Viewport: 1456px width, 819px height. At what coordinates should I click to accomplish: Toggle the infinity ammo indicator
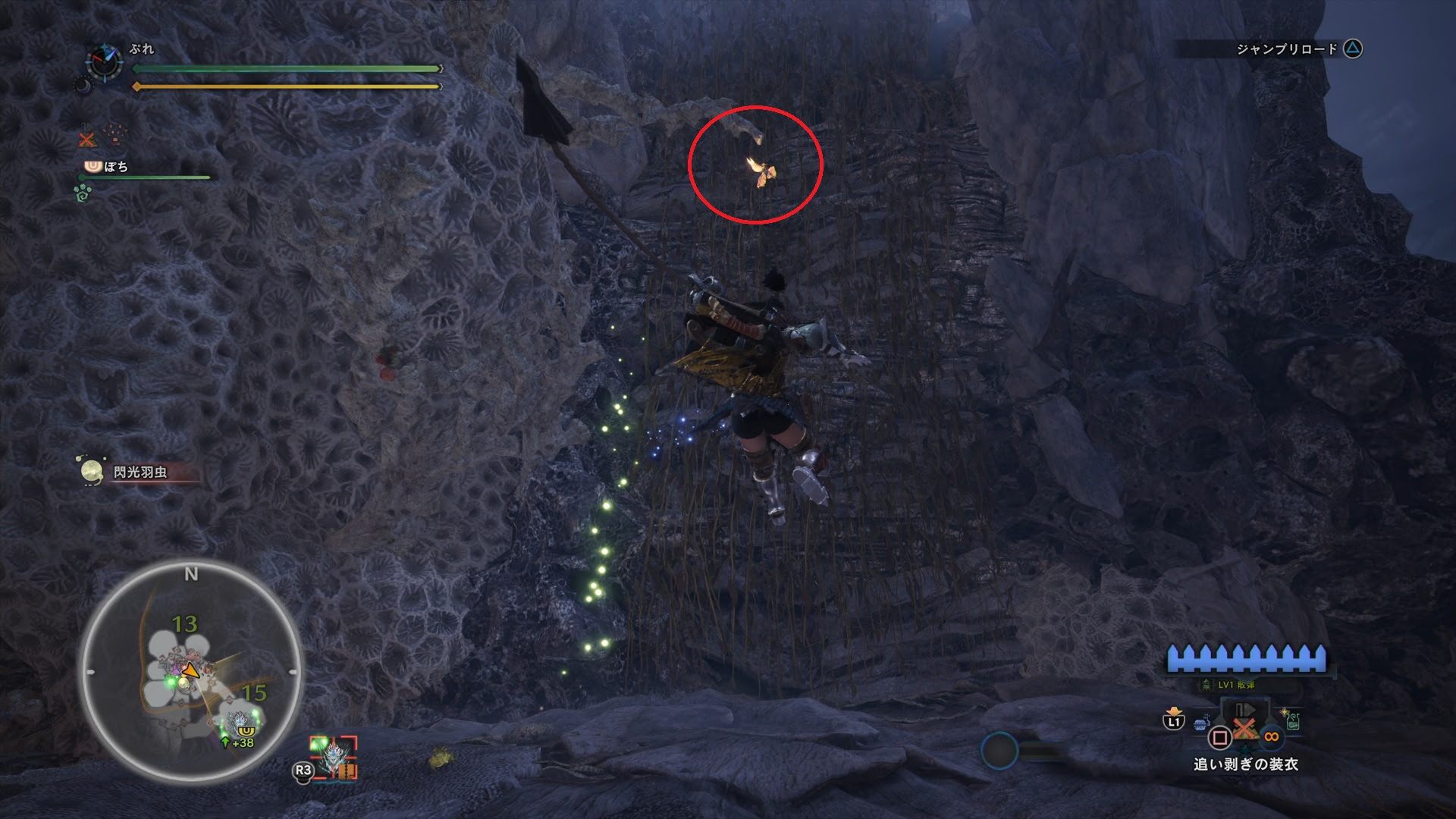[x=1271, y=736]
